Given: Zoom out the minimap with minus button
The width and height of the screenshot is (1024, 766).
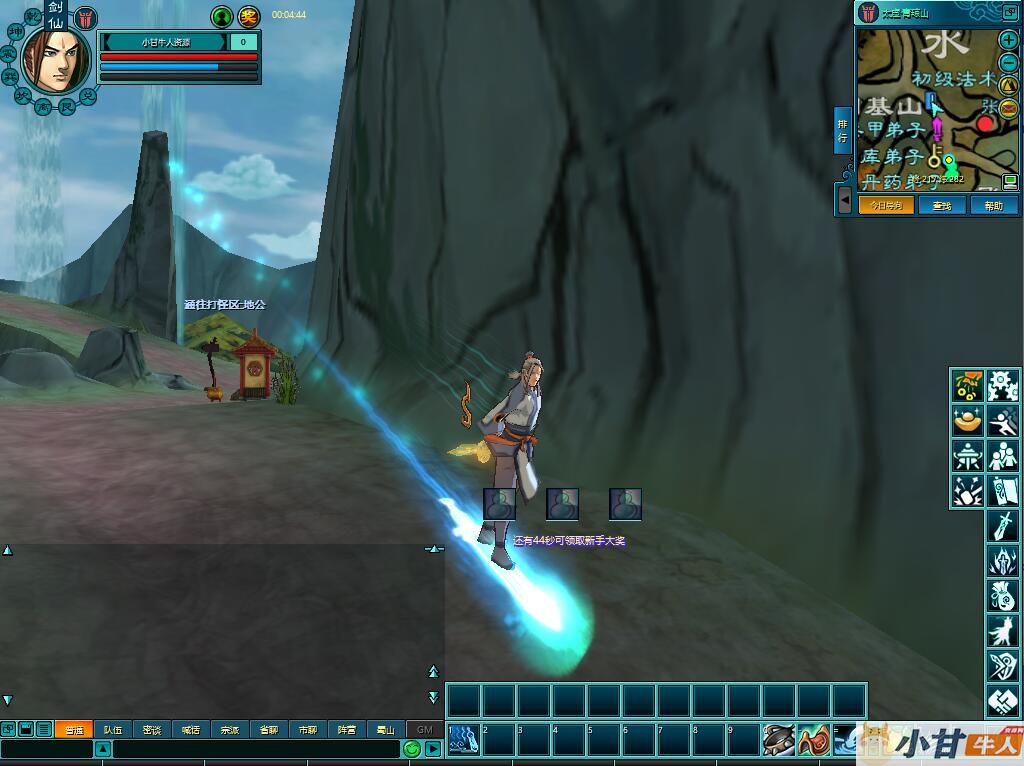Looking at the screenshot, I should (1009, 63).
